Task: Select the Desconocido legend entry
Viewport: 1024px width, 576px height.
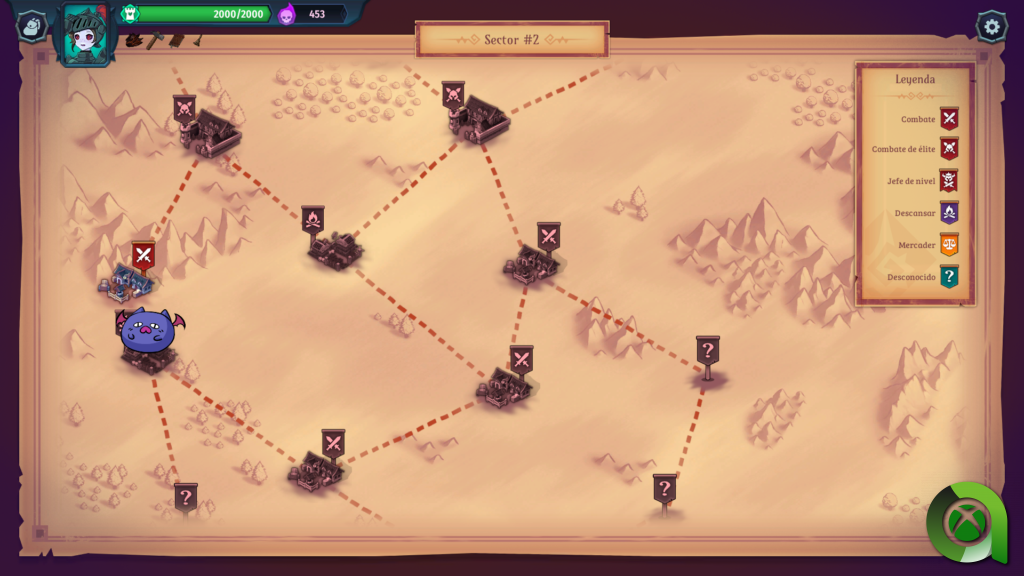Action: pos(948,277)
